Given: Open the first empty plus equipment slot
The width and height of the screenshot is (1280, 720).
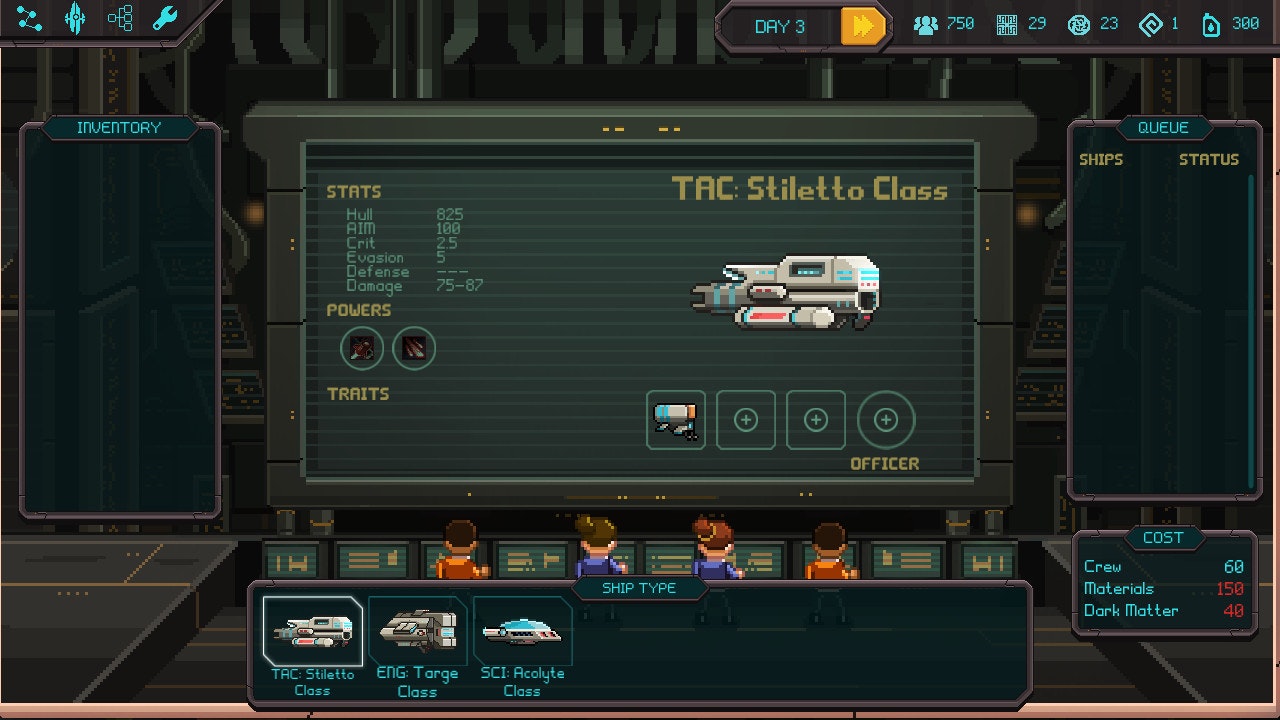Looking at the screenshot, I should (745, 420).
